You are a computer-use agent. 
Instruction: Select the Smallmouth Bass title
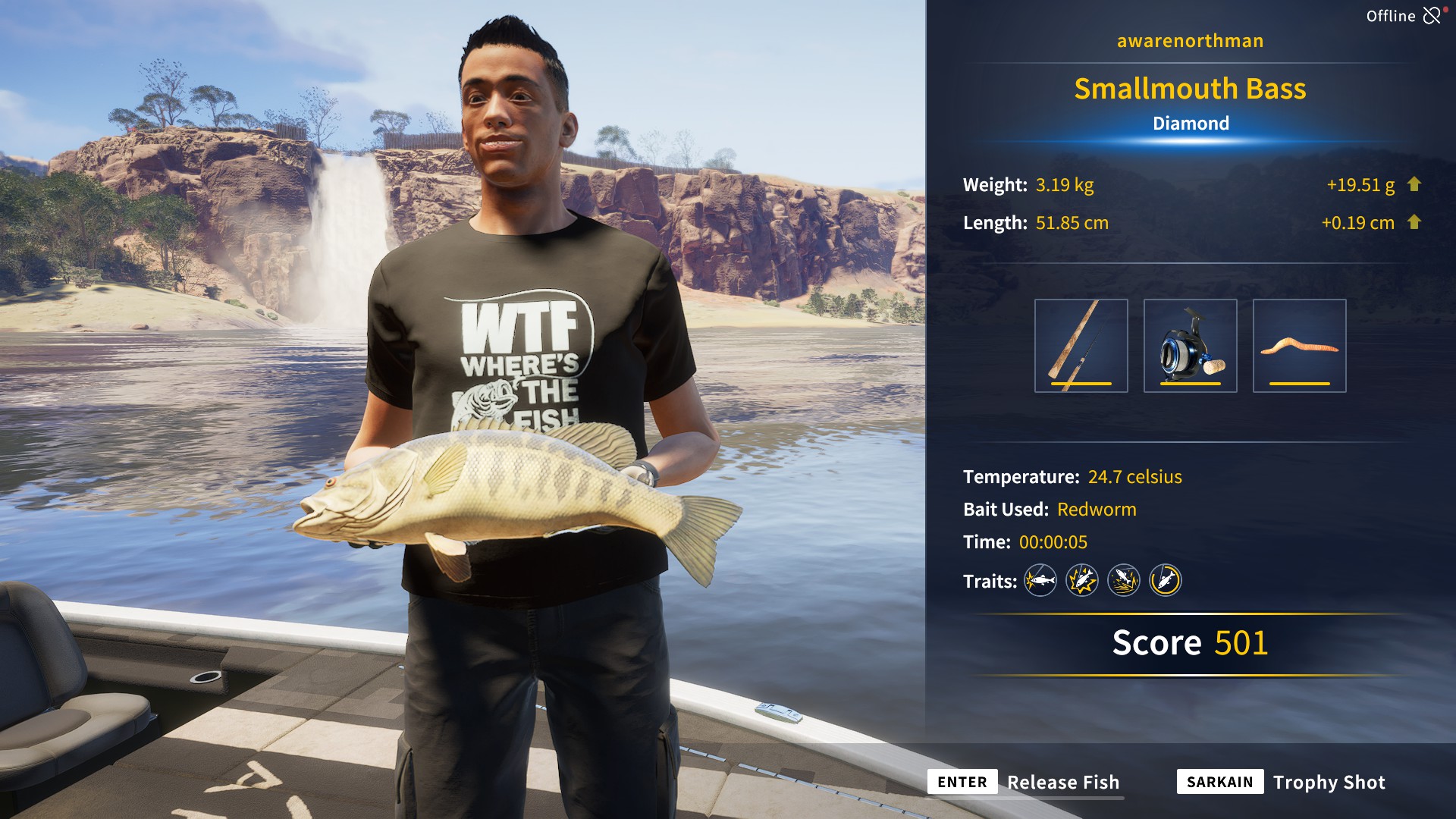(x=1191, y=89)
